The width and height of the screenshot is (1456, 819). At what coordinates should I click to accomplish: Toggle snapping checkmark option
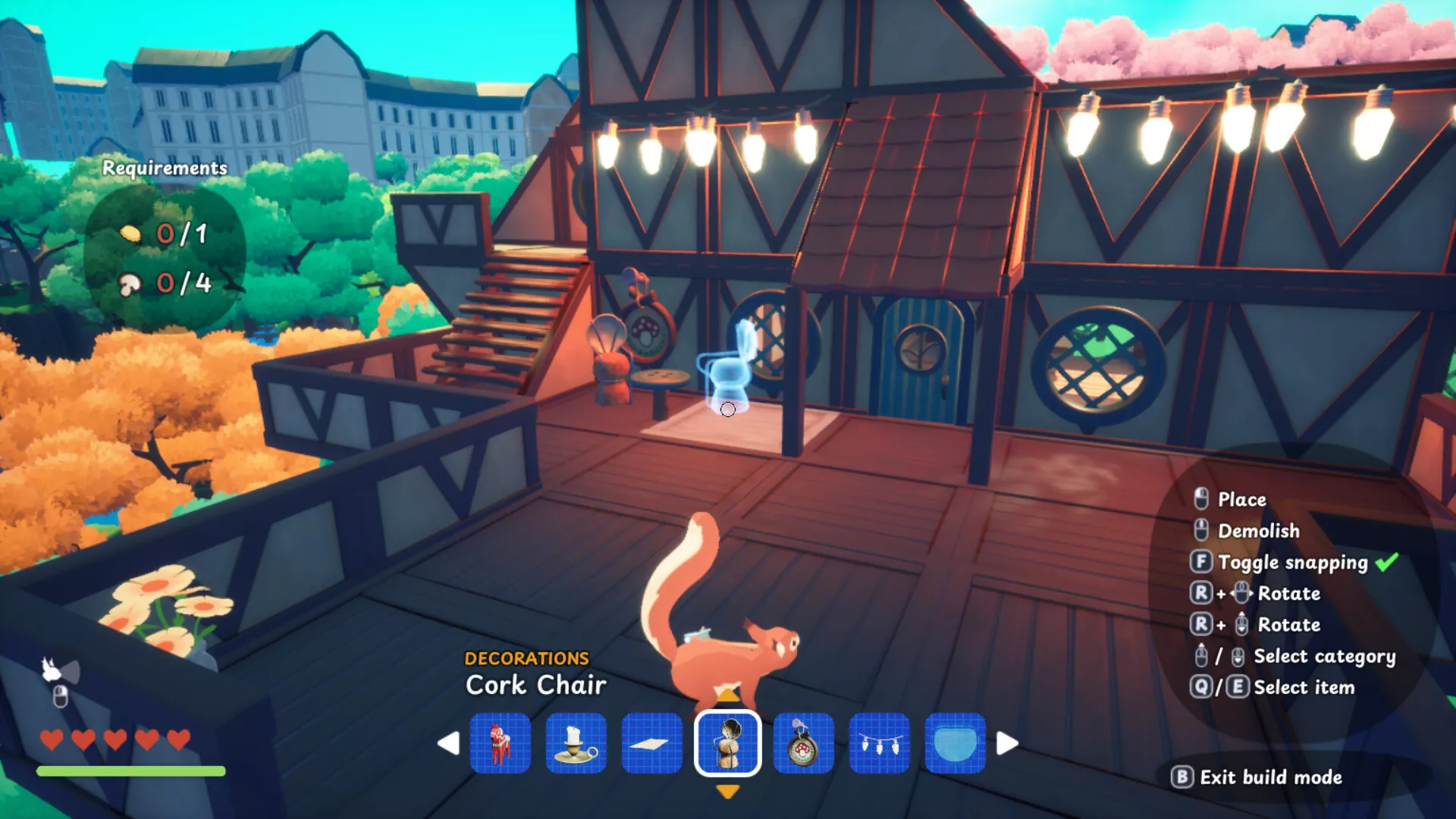pos(1386,563)
